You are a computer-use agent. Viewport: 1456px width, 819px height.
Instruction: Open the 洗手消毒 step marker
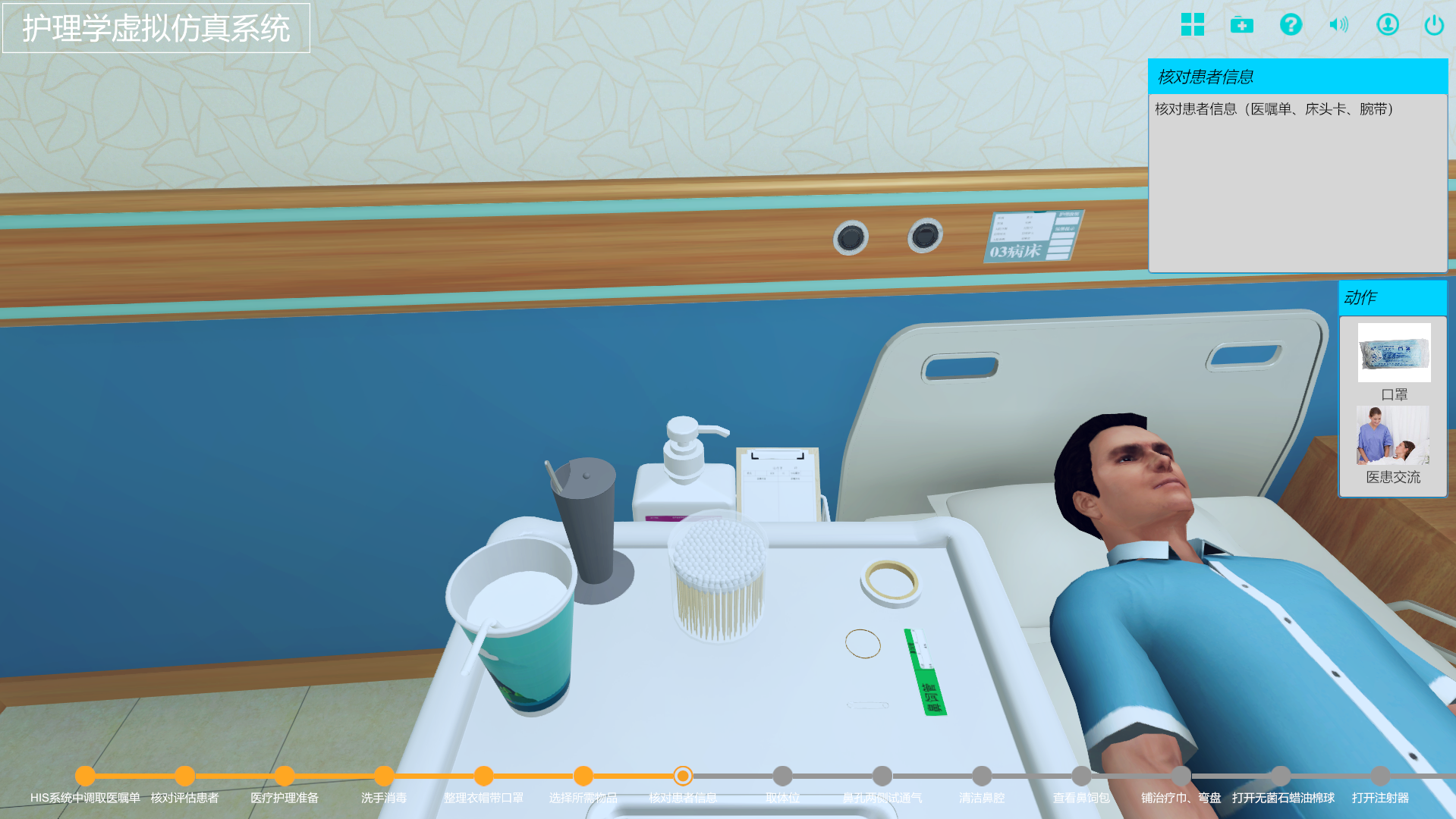pos(384,776)
